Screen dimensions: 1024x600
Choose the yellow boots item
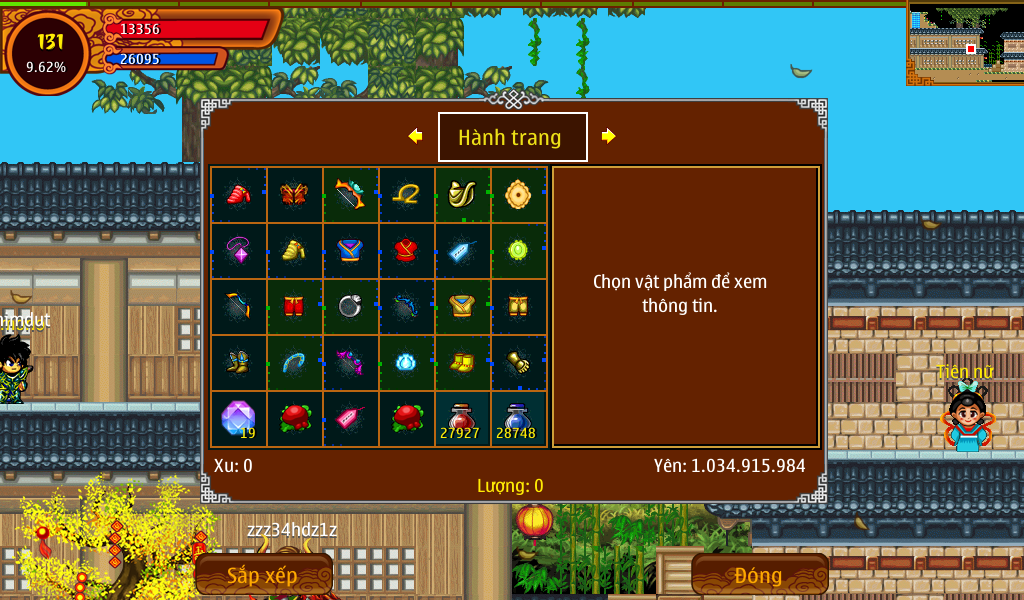click(x=462, y=362)
